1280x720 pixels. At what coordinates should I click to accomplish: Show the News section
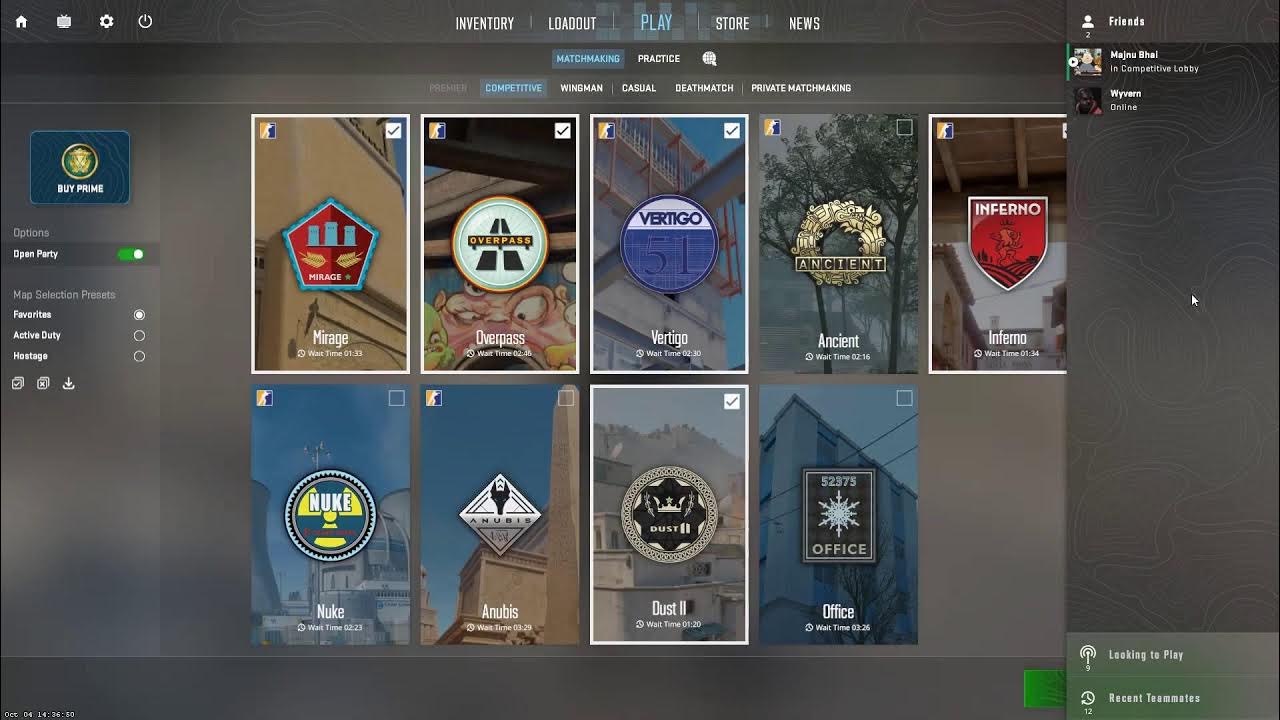(804, 23)
